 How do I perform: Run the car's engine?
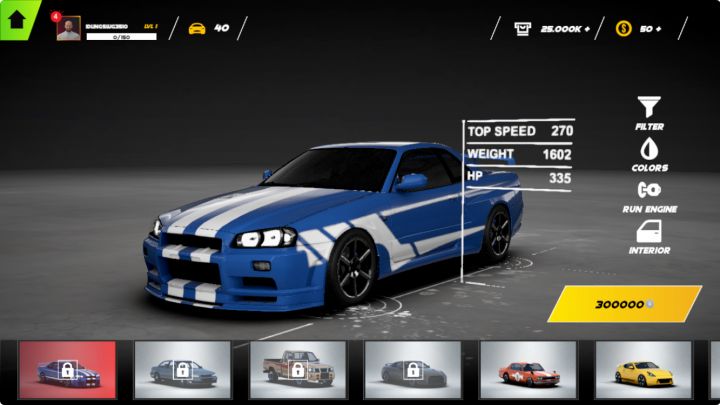[x=649, y=194]
